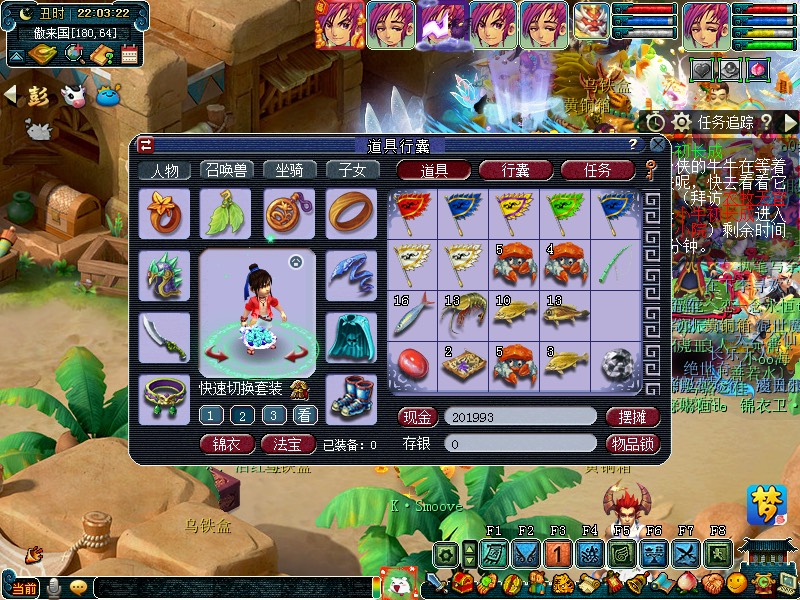Switch to the 召唤兽 tab
Image resolution: width=800 pixels, height=600 pixels.
click(x=227, y=170)
